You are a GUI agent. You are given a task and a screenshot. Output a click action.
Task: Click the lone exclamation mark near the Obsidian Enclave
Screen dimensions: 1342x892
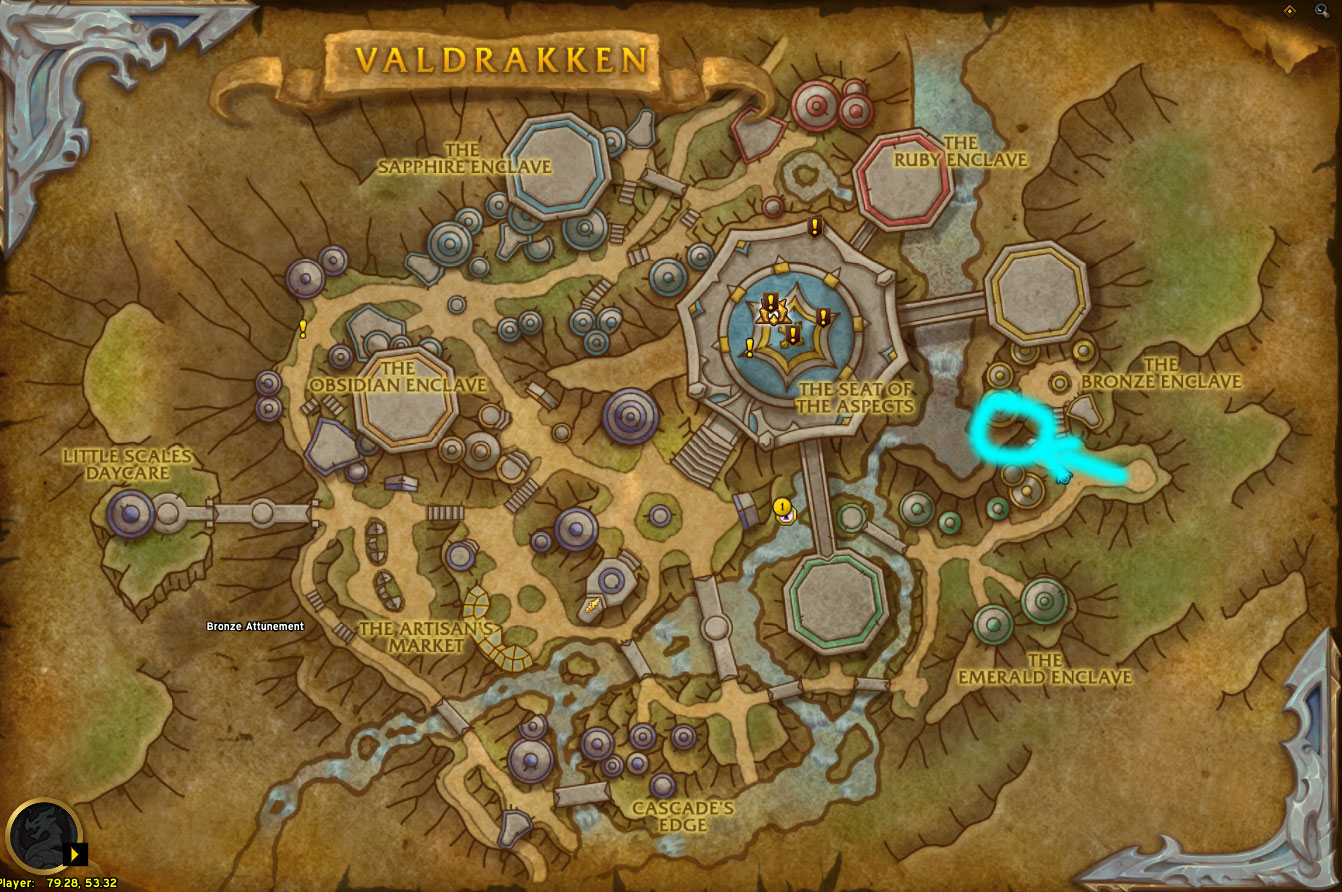pyautogui.click(x=303, y=328)
